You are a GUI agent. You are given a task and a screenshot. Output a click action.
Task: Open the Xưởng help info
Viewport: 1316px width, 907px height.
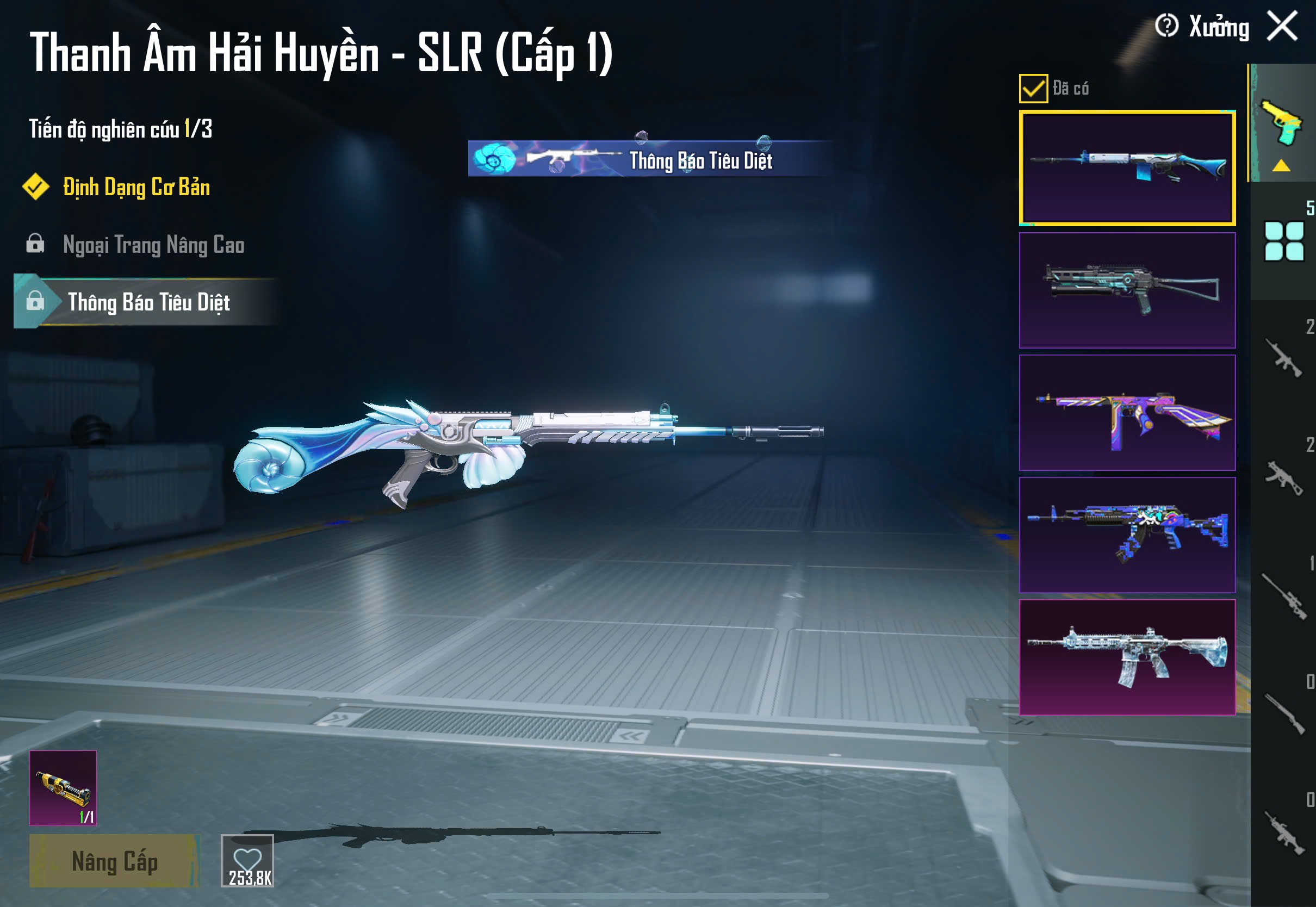pos(1166,26)
